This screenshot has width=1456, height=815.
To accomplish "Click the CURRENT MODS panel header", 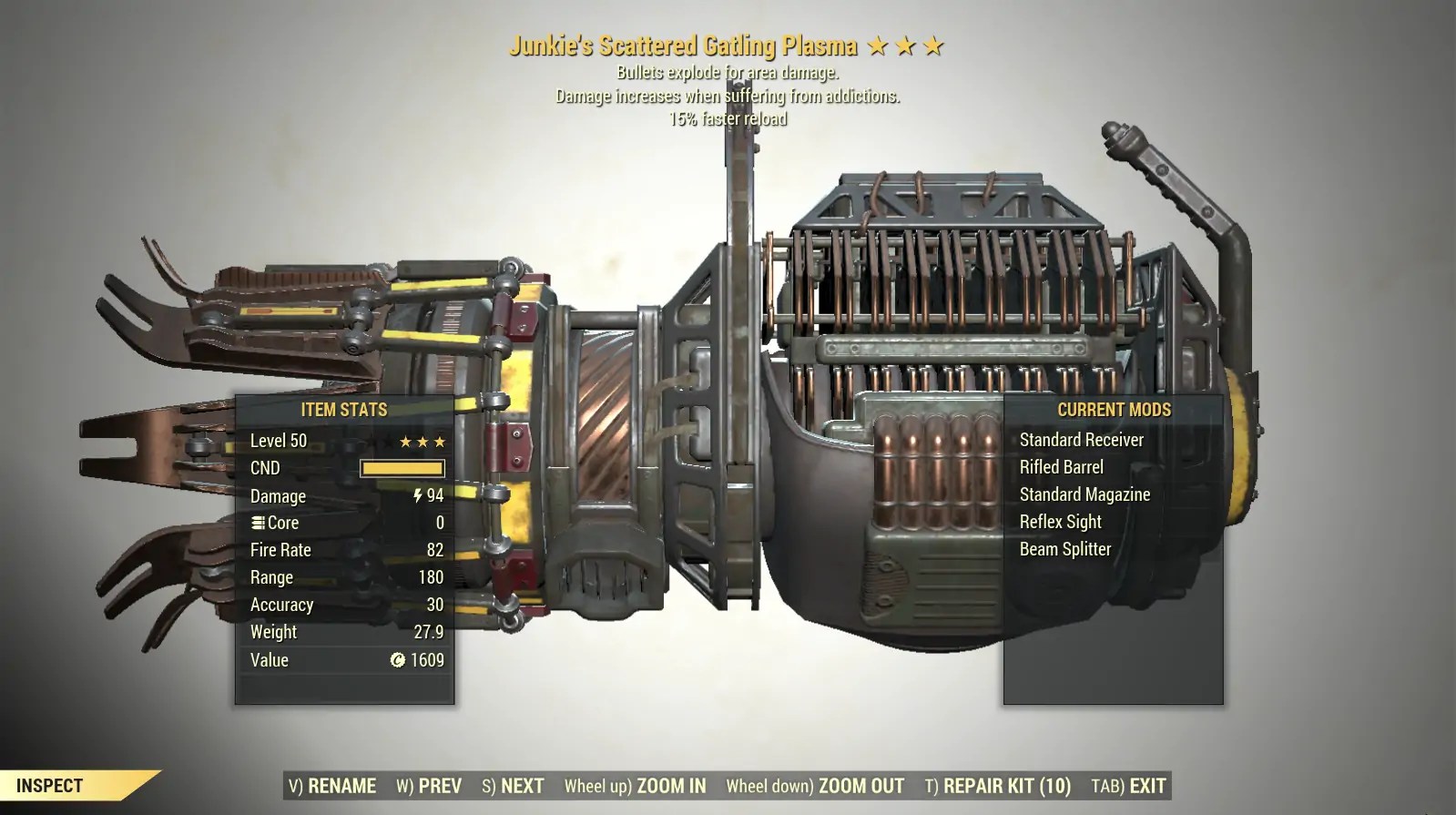I will point(1113,410).
